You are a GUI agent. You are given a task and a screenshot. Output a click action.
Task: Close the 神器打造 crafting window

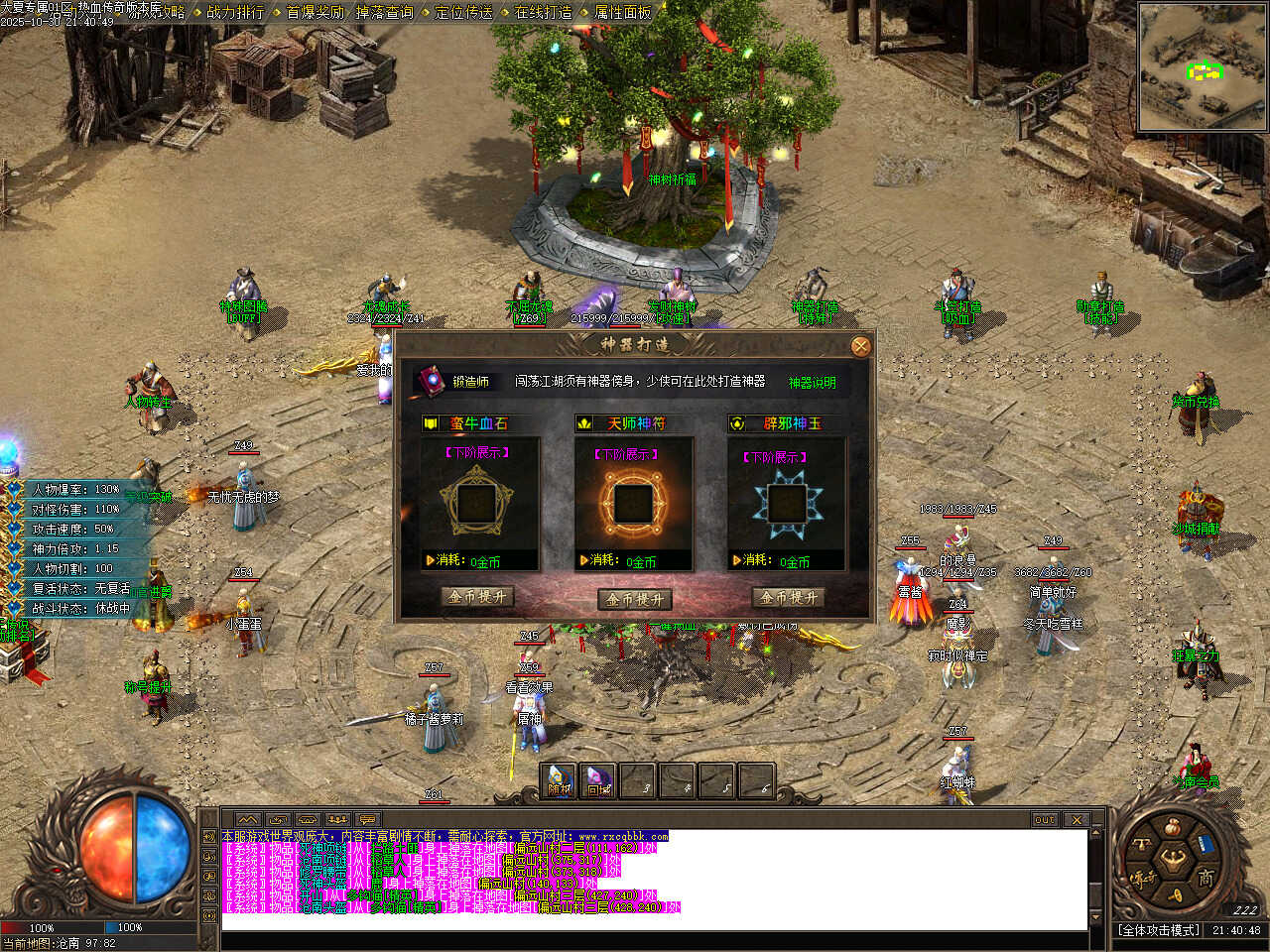(860, 346)
